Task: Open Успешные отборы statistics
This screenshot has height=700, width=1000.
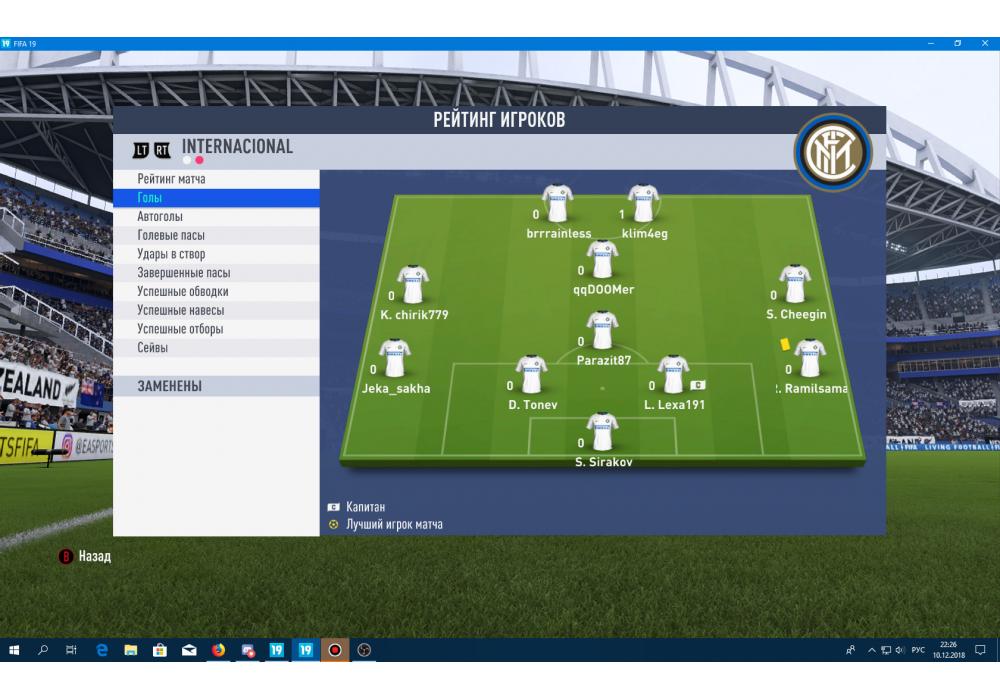Action: click(180, 329)
